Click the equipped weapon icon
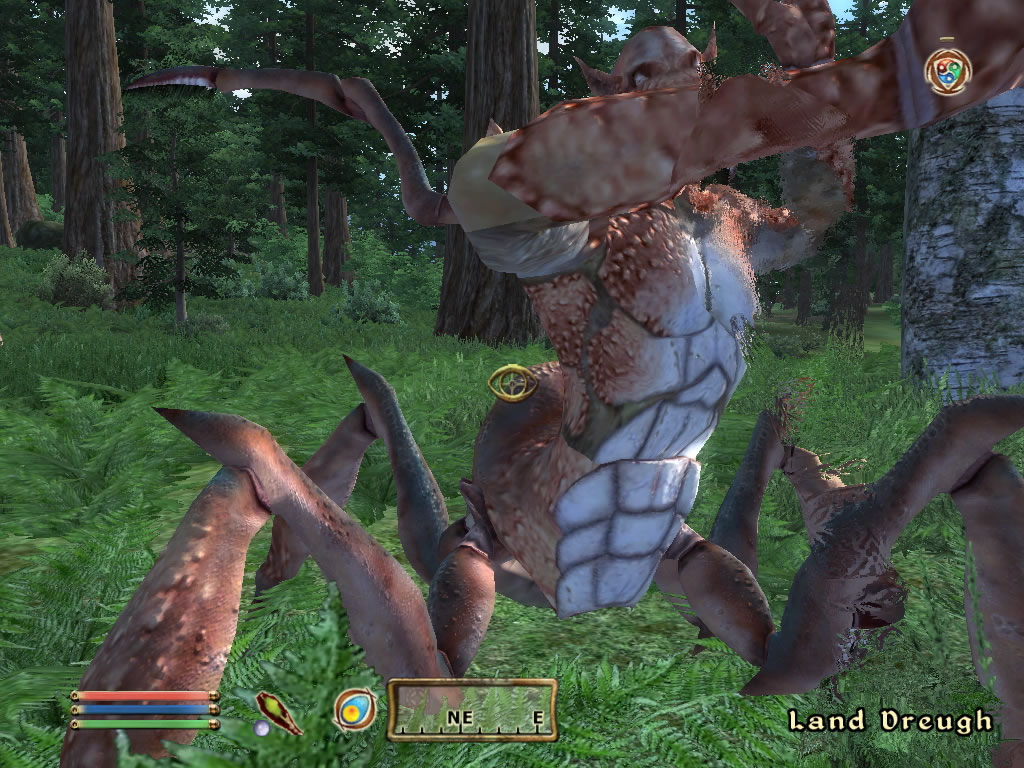This screenshot has height=768, width=1024. tap(279, 712)
